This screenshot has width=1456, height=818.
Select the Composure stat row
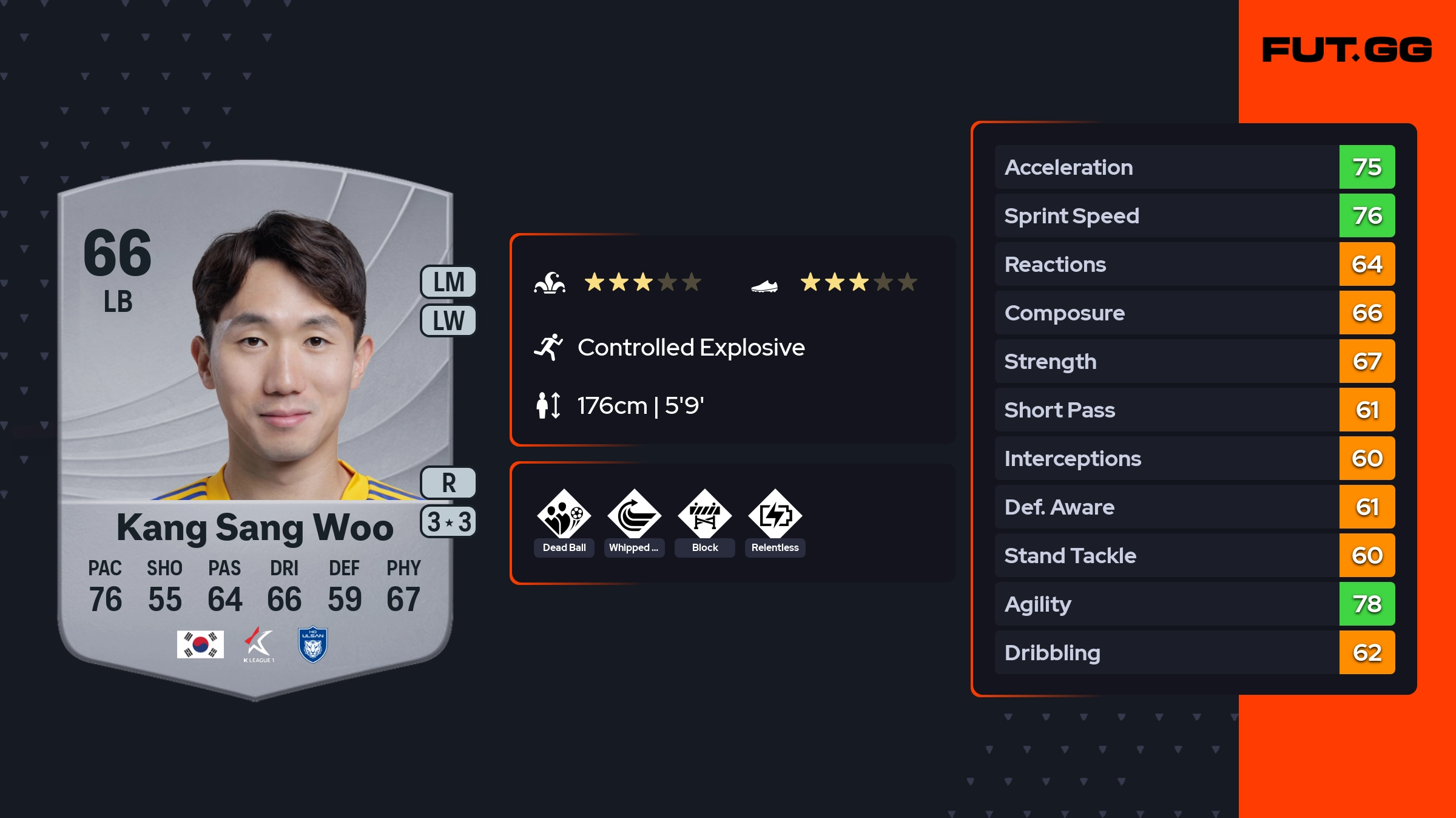pos(1195,313)
